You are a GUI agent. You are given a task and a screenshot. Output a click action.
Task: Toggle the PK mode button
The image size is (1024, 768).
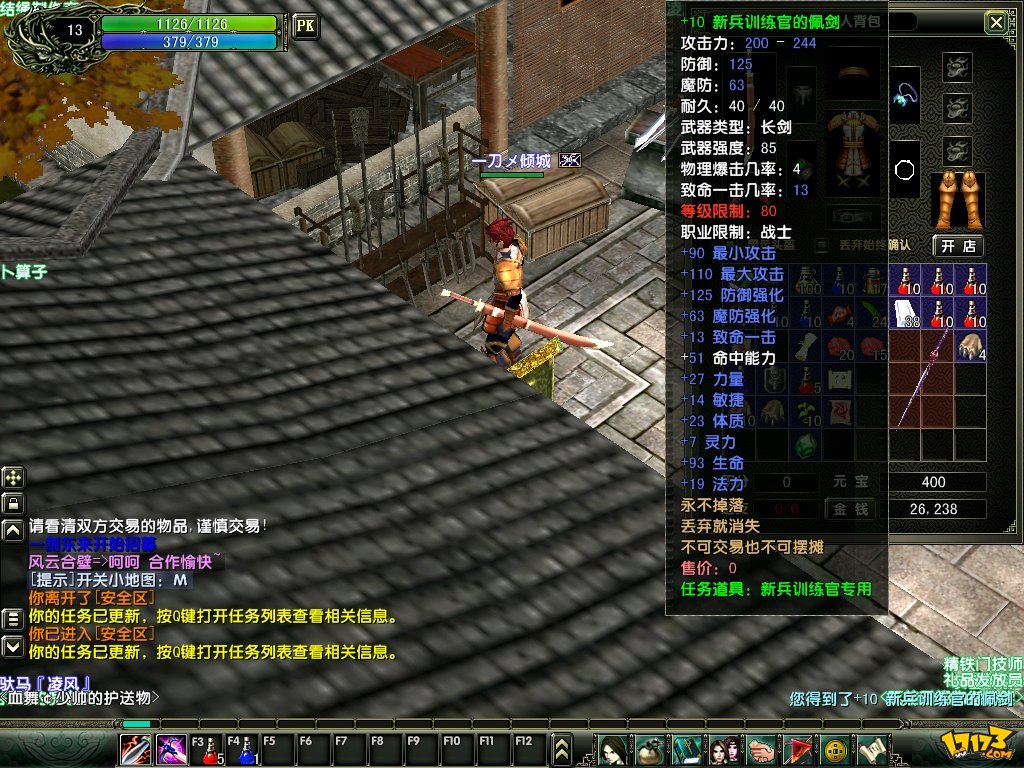[305, 25]
